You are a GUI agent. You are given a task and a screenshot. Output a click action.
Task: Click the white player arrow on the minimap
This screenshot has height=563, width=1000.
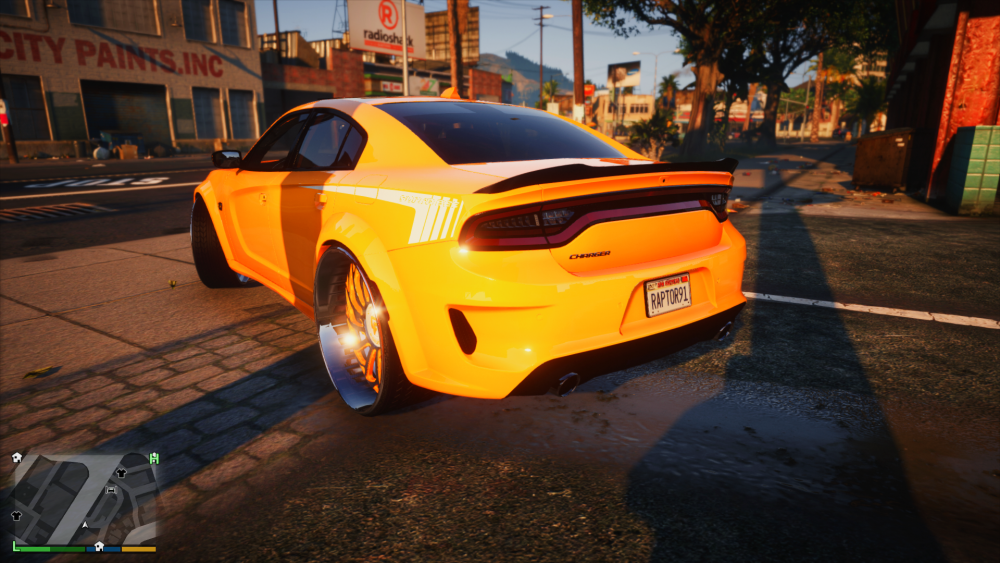(86, 524)
